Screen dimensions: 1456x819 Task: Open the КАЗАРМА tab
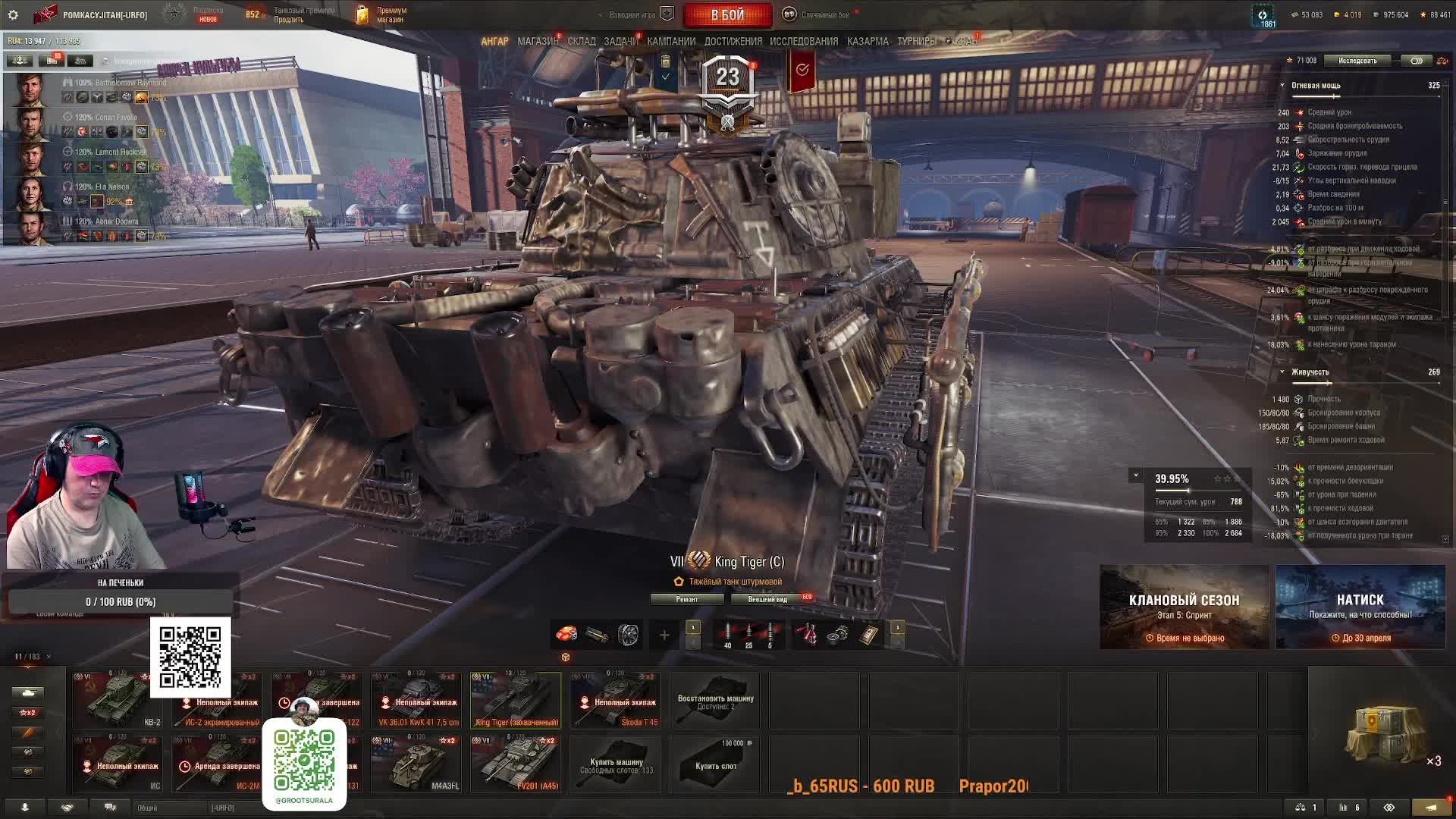click(x=868, y=42)
